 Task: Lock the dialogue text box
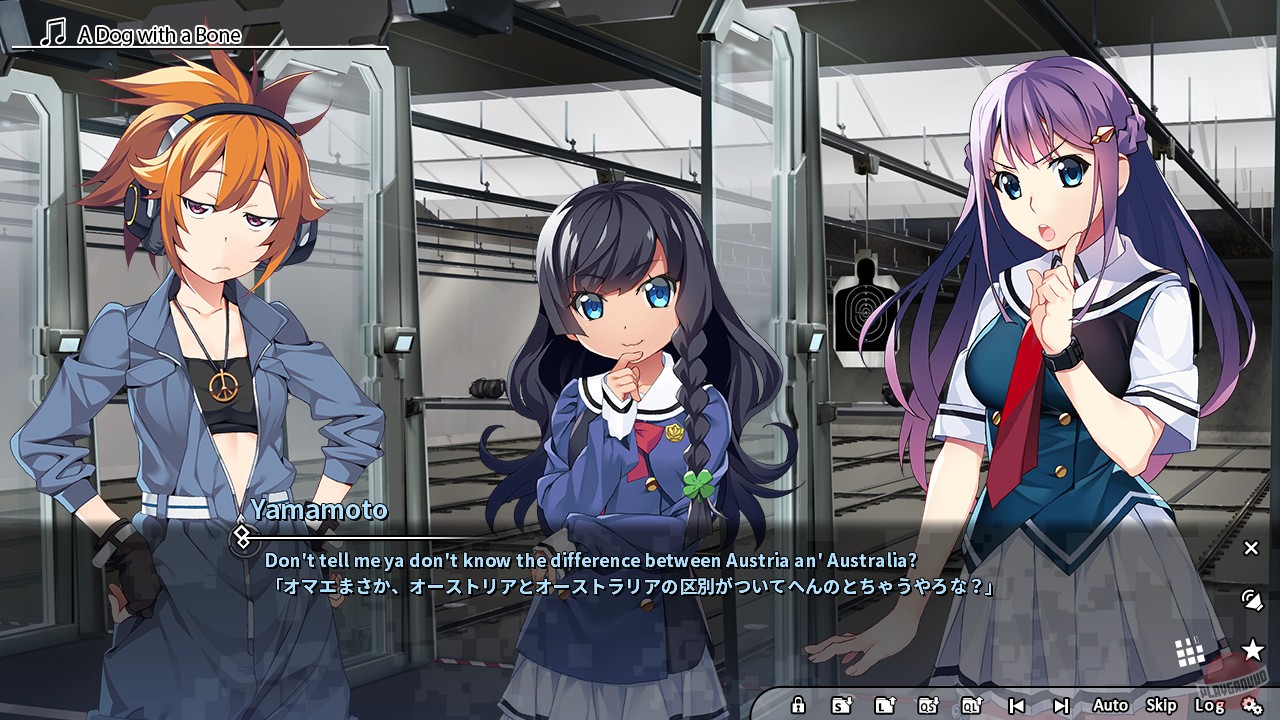pyautogui.click(x=799, y=705)
